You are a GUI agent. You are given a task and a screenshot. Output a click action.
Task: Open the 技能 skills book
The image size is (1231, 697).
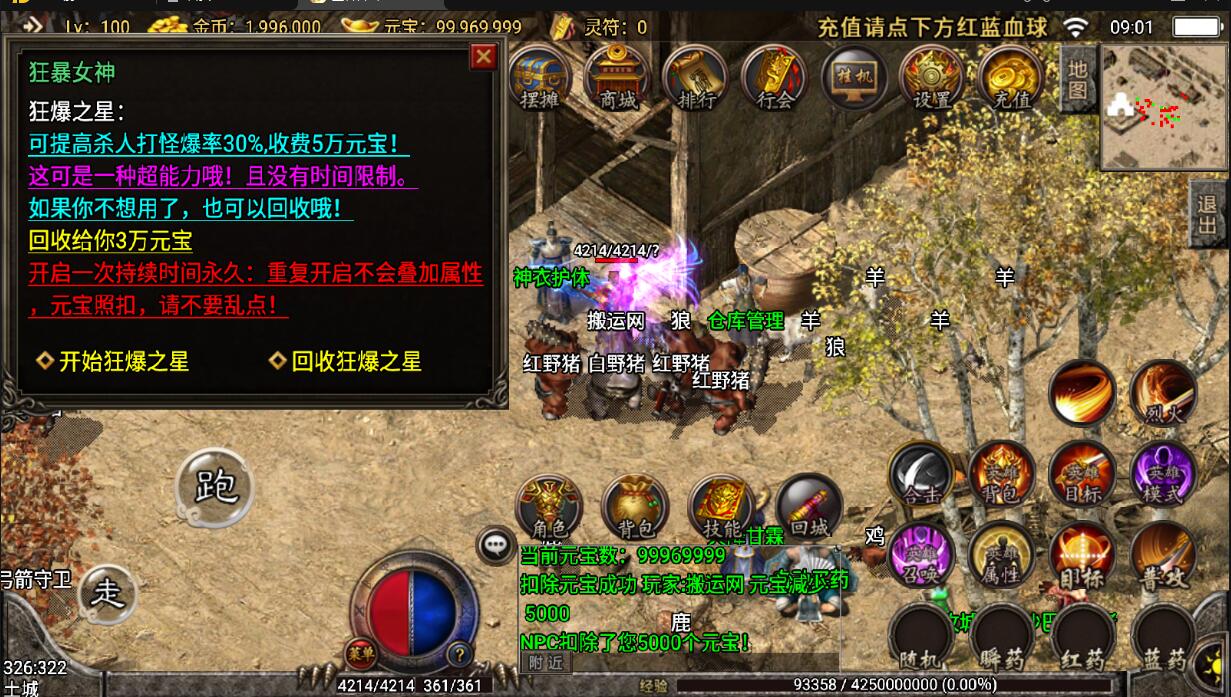point(721,507)
